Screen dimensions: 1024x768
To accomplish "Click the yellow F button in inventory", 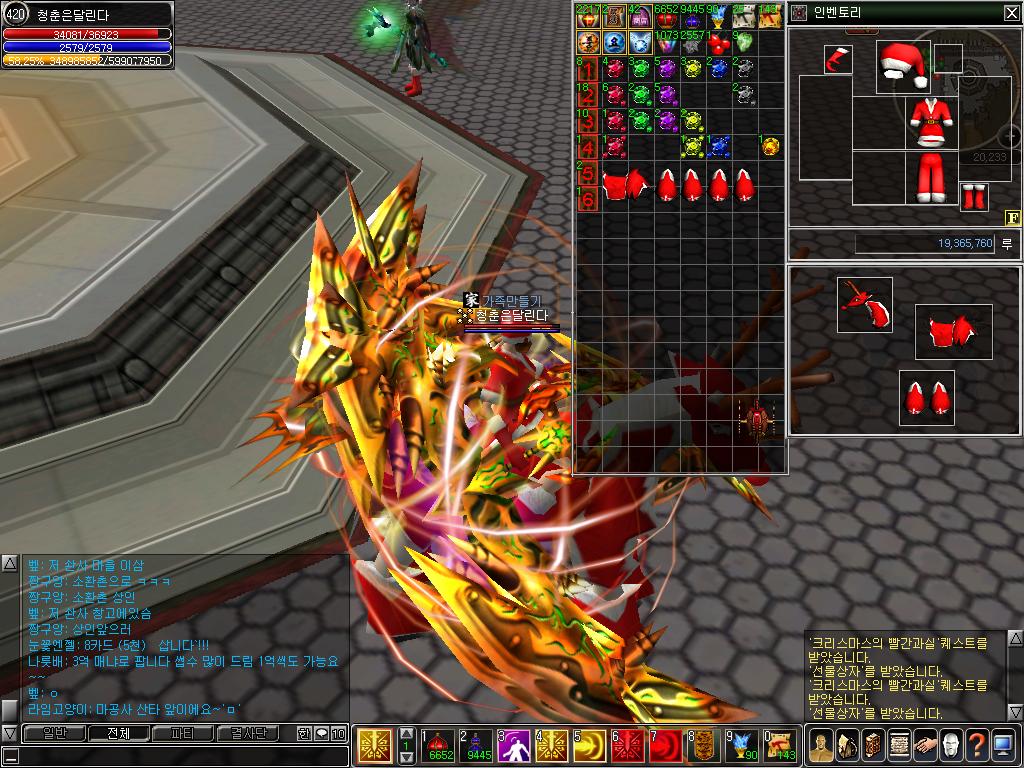I will pyautogui.click(x=1012, y=217).
